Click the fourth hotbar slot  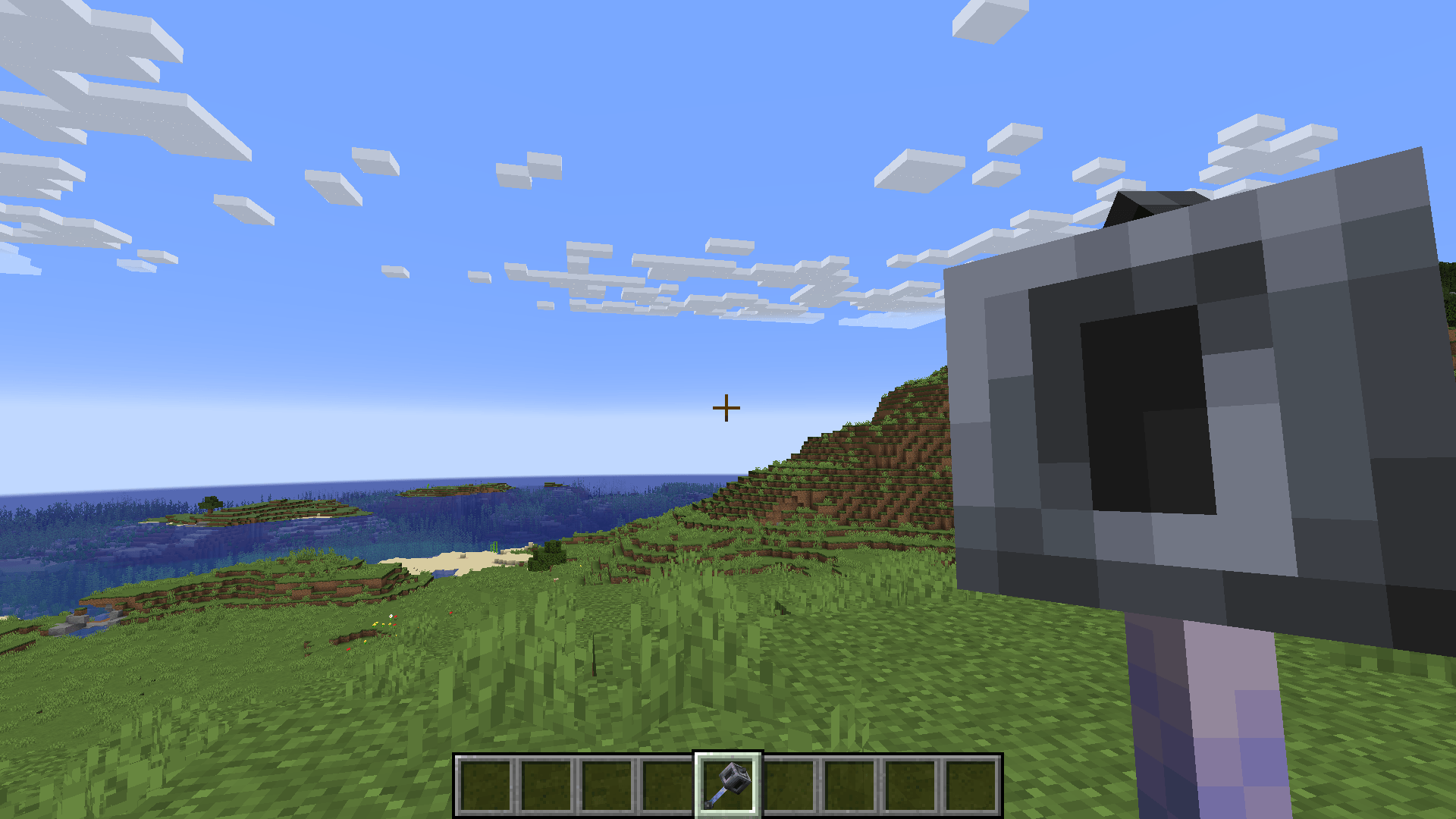[x=667, y=785]
